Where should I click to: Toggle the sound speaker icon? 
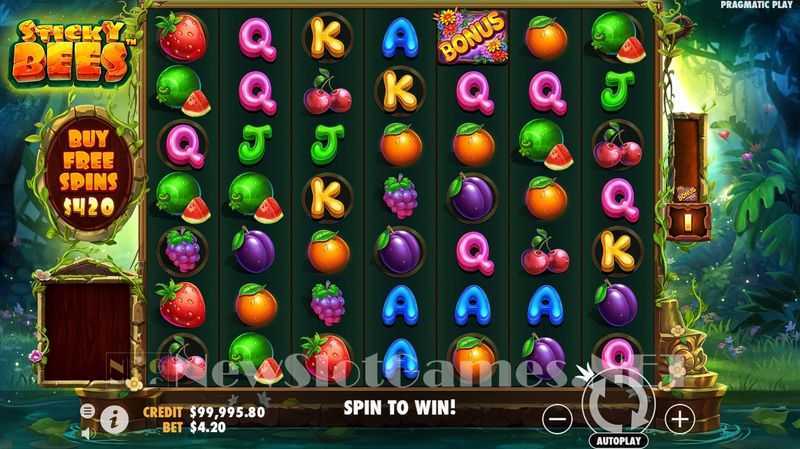pyautogui.click(x=87, y=433)
